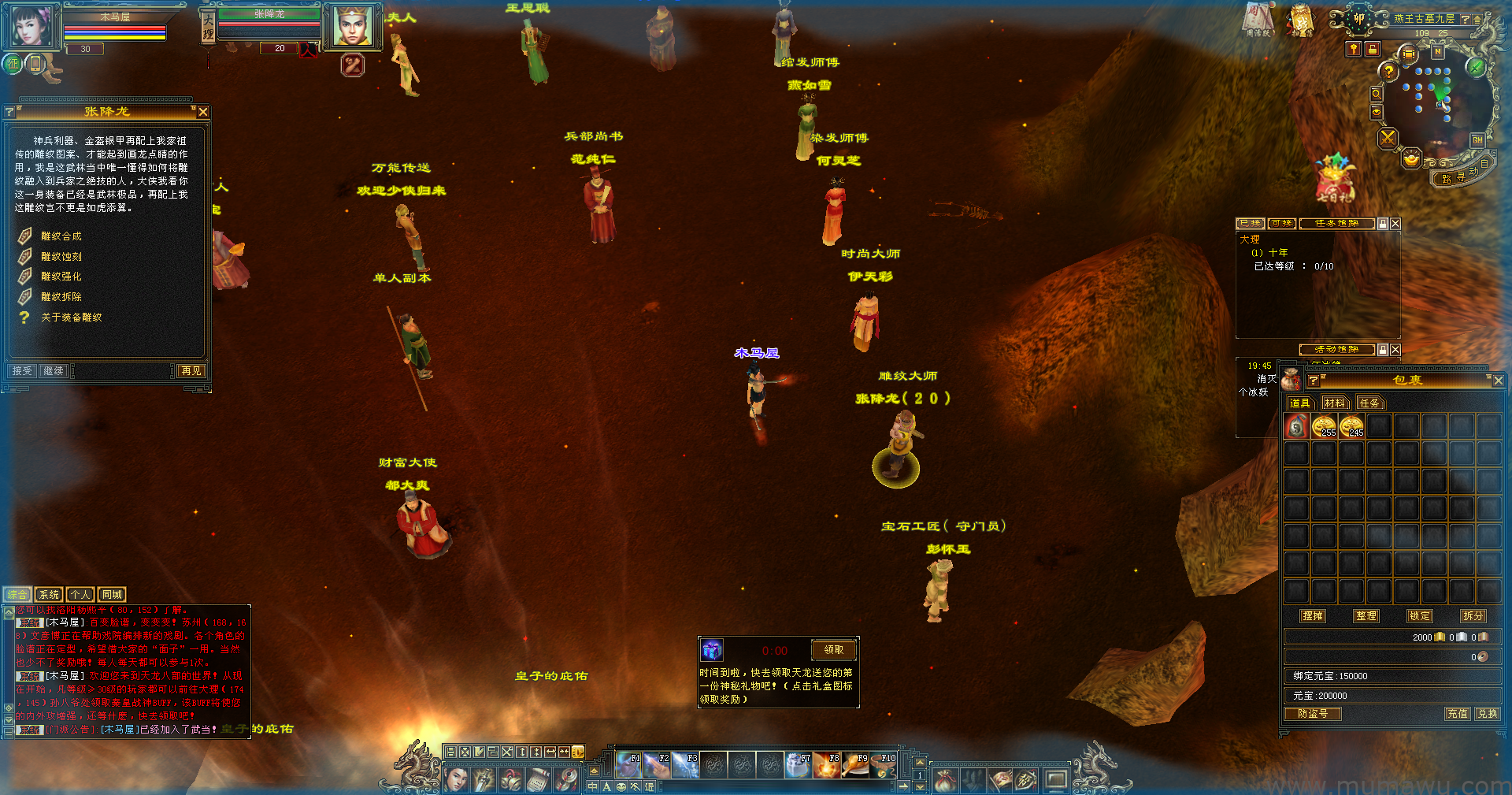1512x795 pixels.
Task: Open character portrait icon in bottom bar
Action: click(456, 780)
